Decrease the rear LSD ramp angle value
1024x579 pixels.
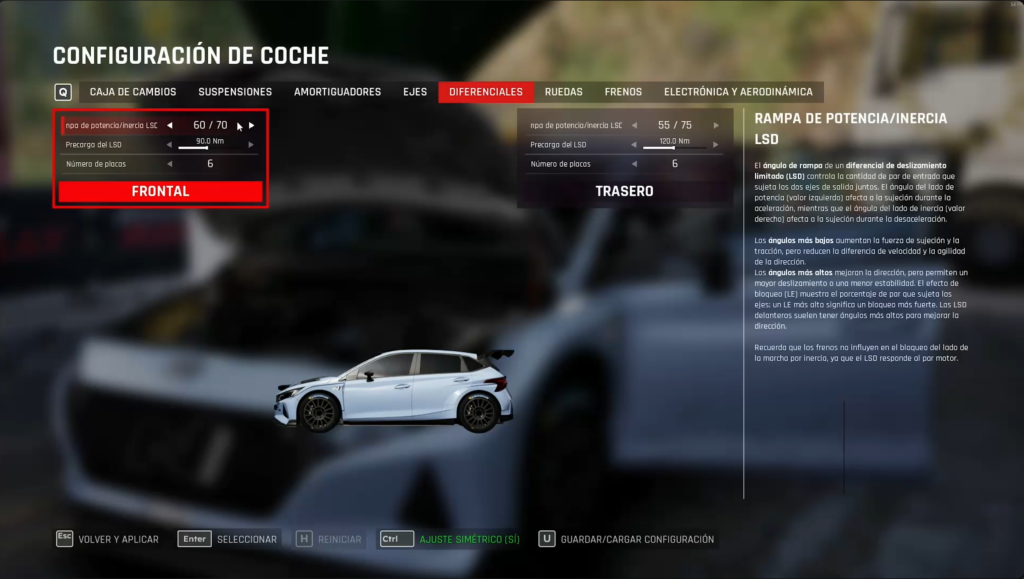click(635, 125)
